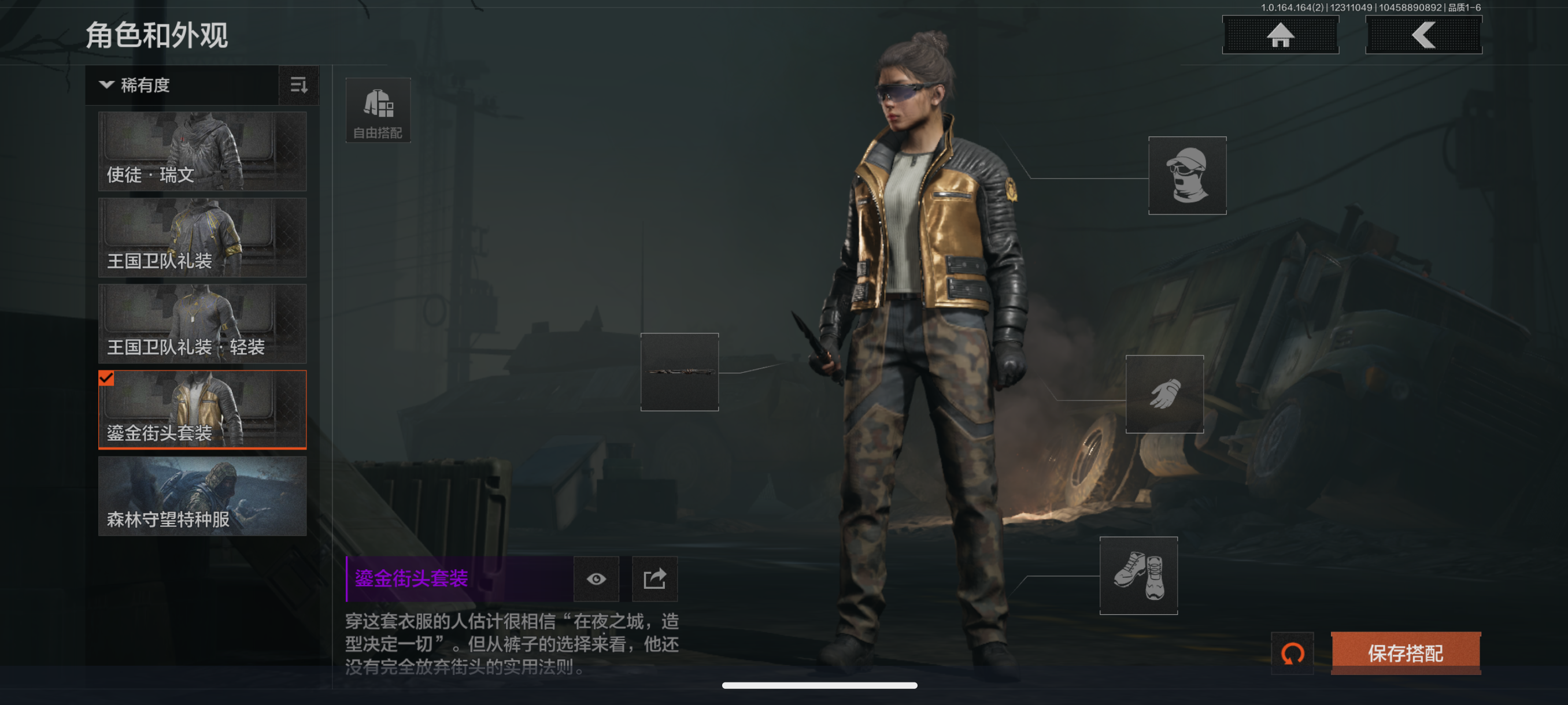The width and height of the screenshot is (1568, 705).
Task: Select the 使徒·瑞文 outfit
Action: tap(202, 151)
